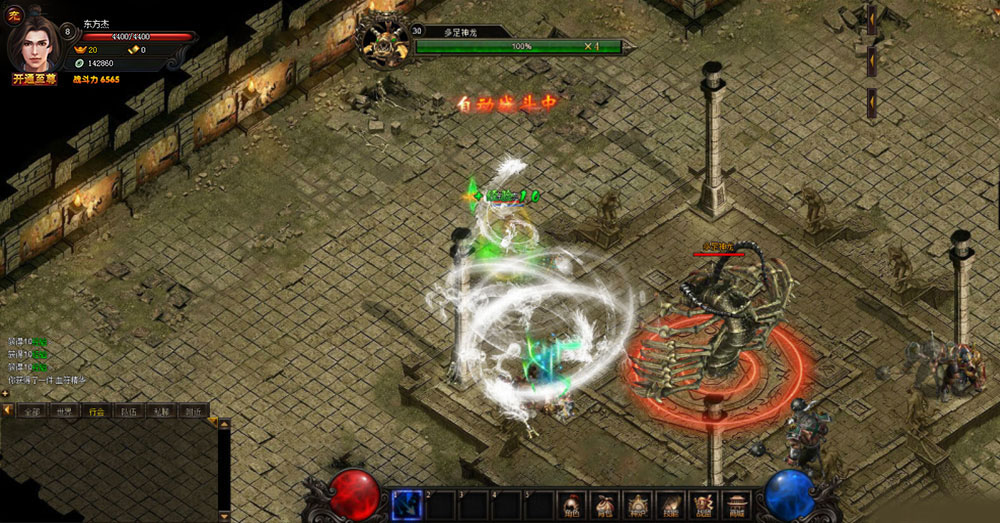Switch to the 世界 world chat tab

64,411
